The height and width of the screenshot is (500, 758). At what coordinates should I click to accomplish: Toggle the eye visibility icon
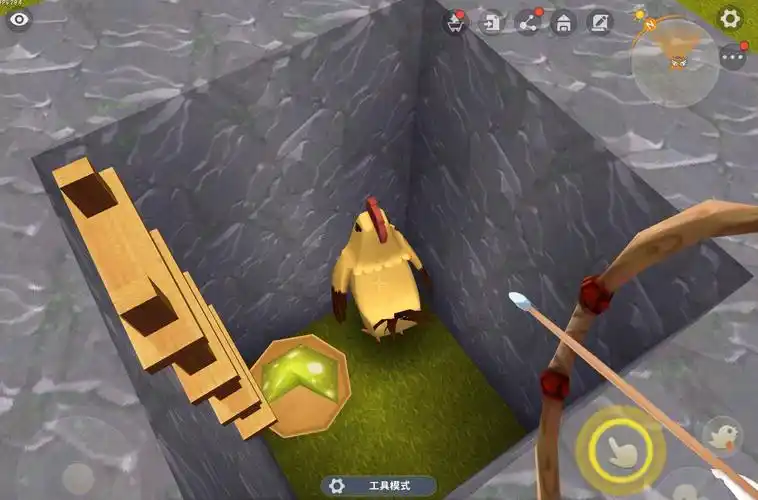(19, 19)
